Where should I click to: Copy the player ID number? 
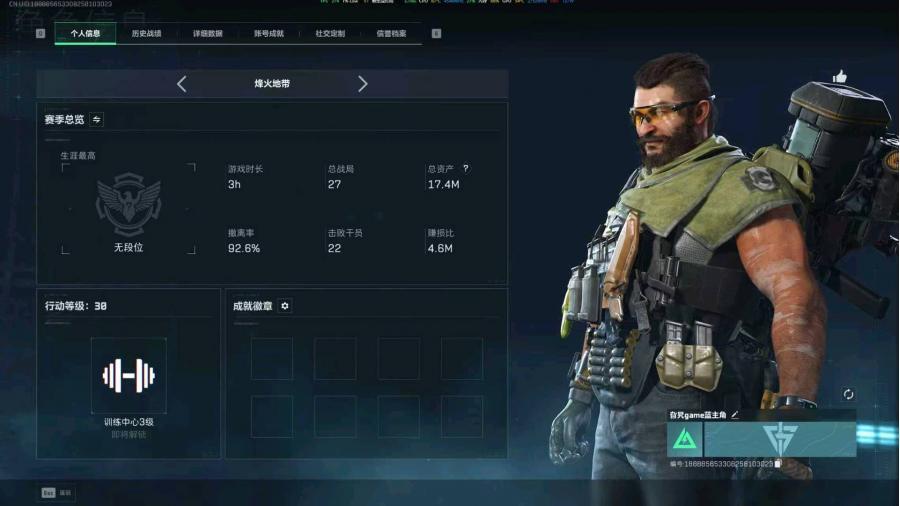pyautogui.click(x=778, y=464)
